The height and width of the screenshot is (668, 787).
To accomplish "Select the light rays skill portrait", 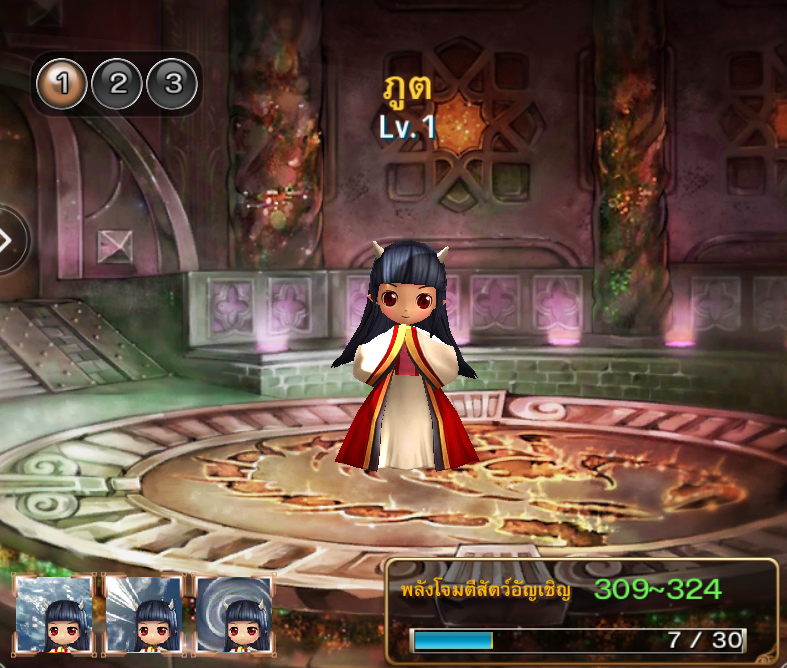I will pos(143,614).
